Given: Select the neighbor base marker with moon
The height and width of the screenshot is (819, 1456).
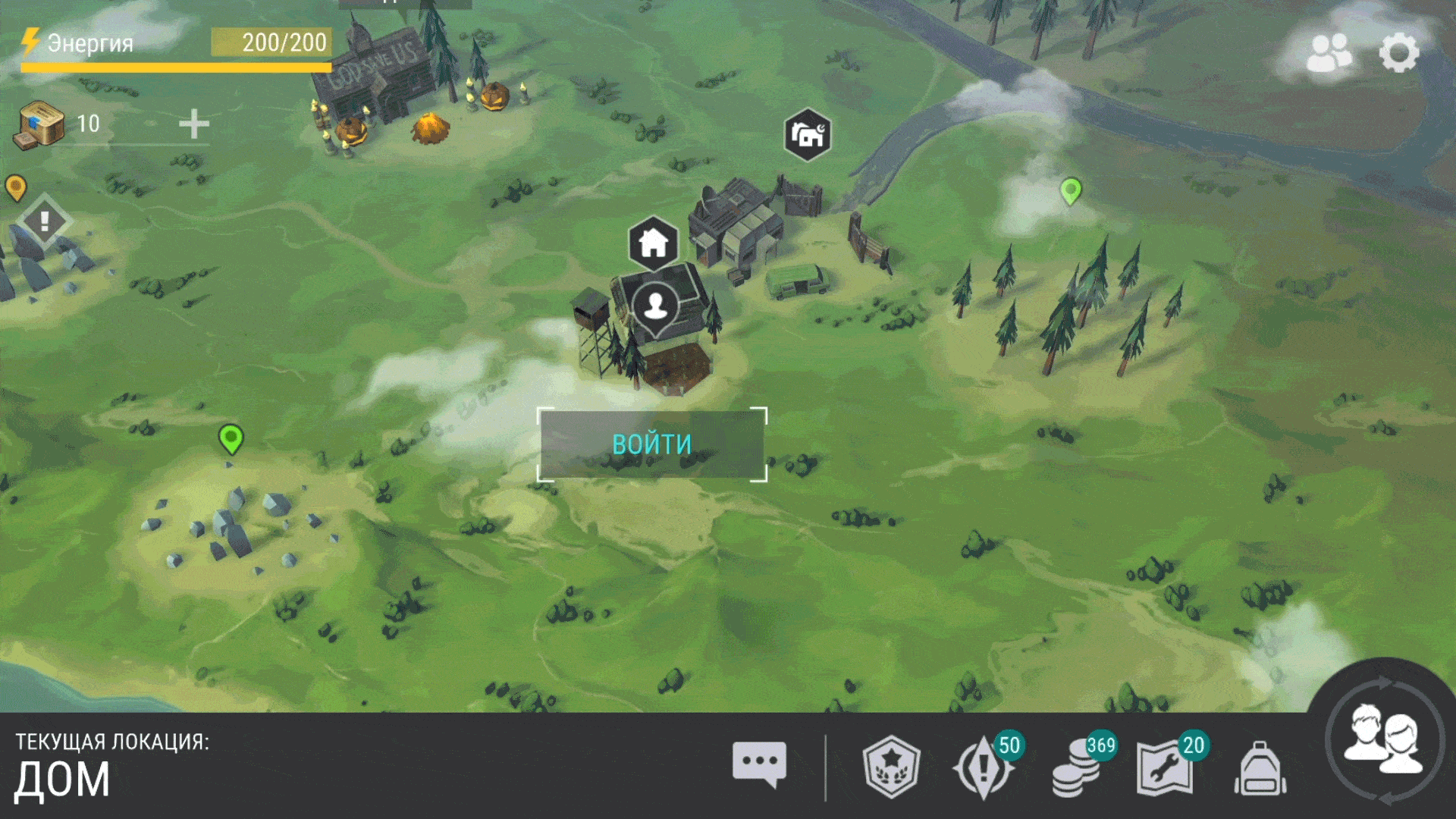Looking at the screenshot, I should [x=808, y=135].
